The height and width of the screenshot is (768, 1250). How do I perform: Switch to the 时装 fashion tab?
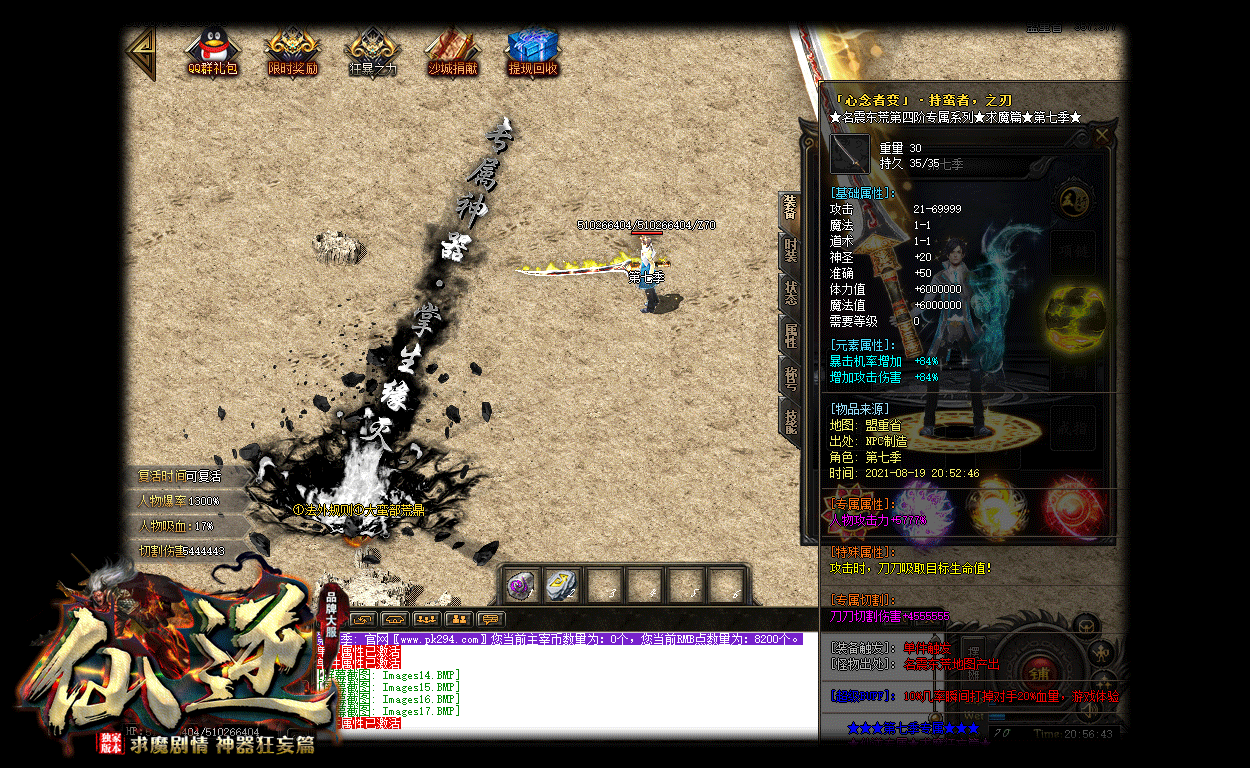[x=790, y=251]
